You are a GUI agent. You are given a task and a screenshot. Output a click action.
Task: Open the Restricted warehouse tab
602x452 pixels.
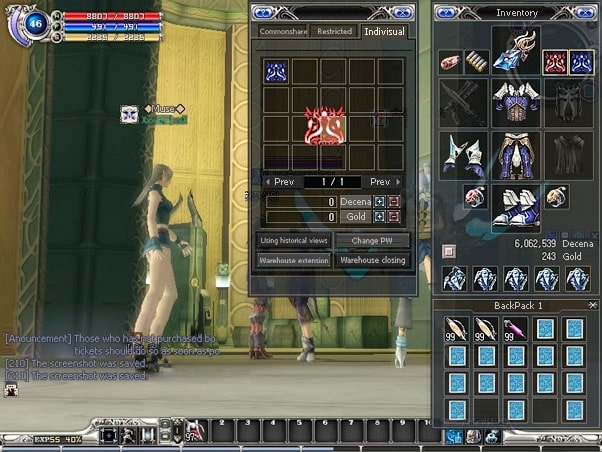tap(334, 31)
